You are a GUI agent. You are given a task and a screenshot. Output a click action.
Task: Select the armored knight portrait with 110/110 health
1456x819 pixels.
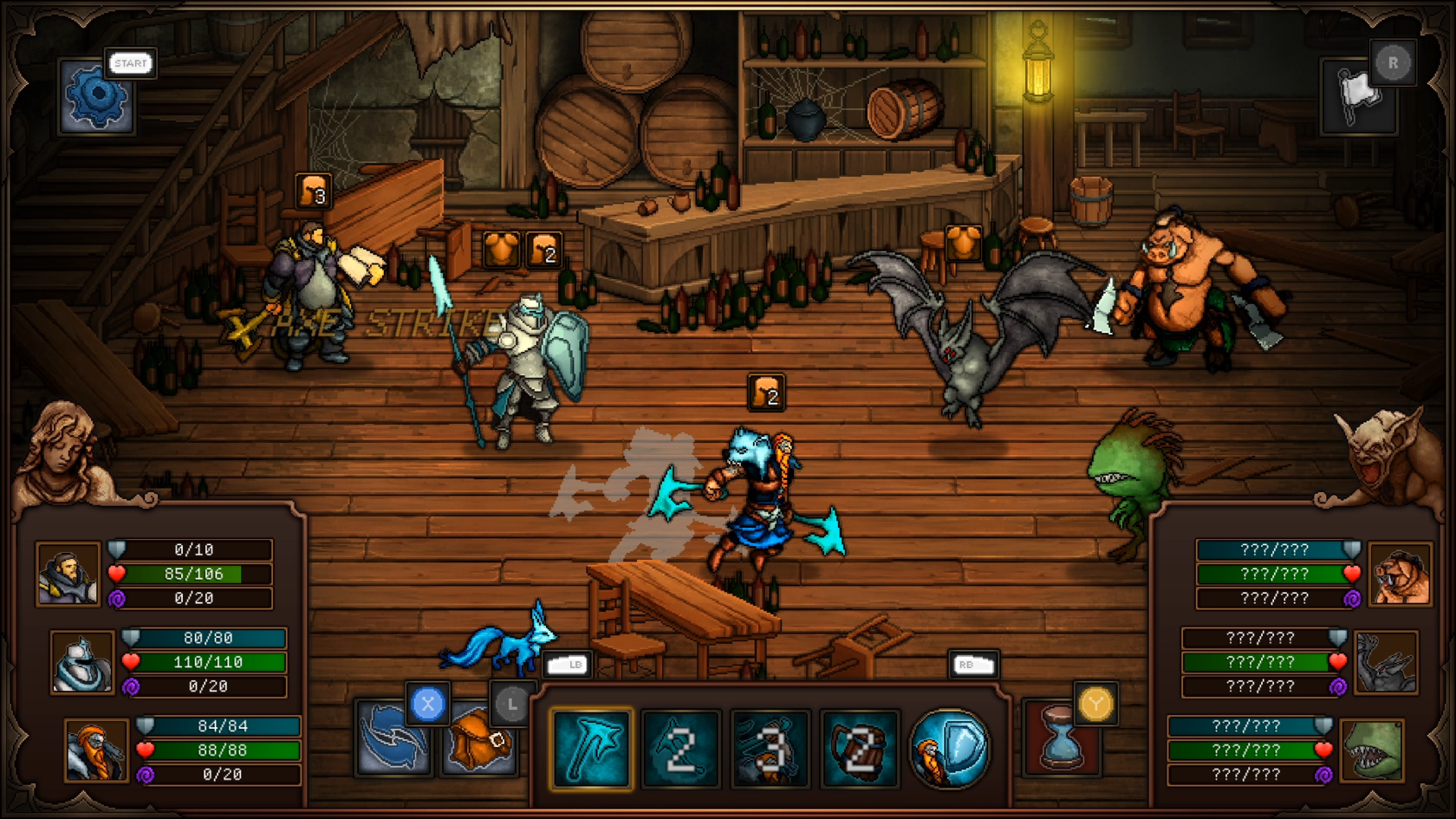pyautogui.click(x=83, y=662)
